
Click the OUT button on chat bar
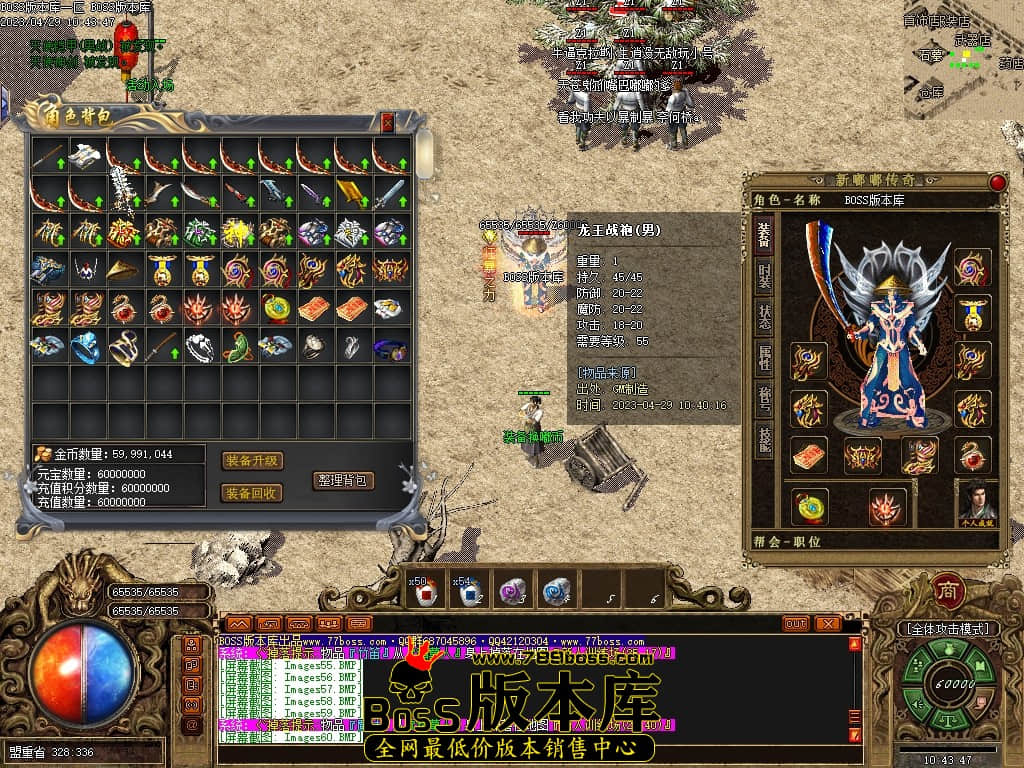[x=795, y=624]
